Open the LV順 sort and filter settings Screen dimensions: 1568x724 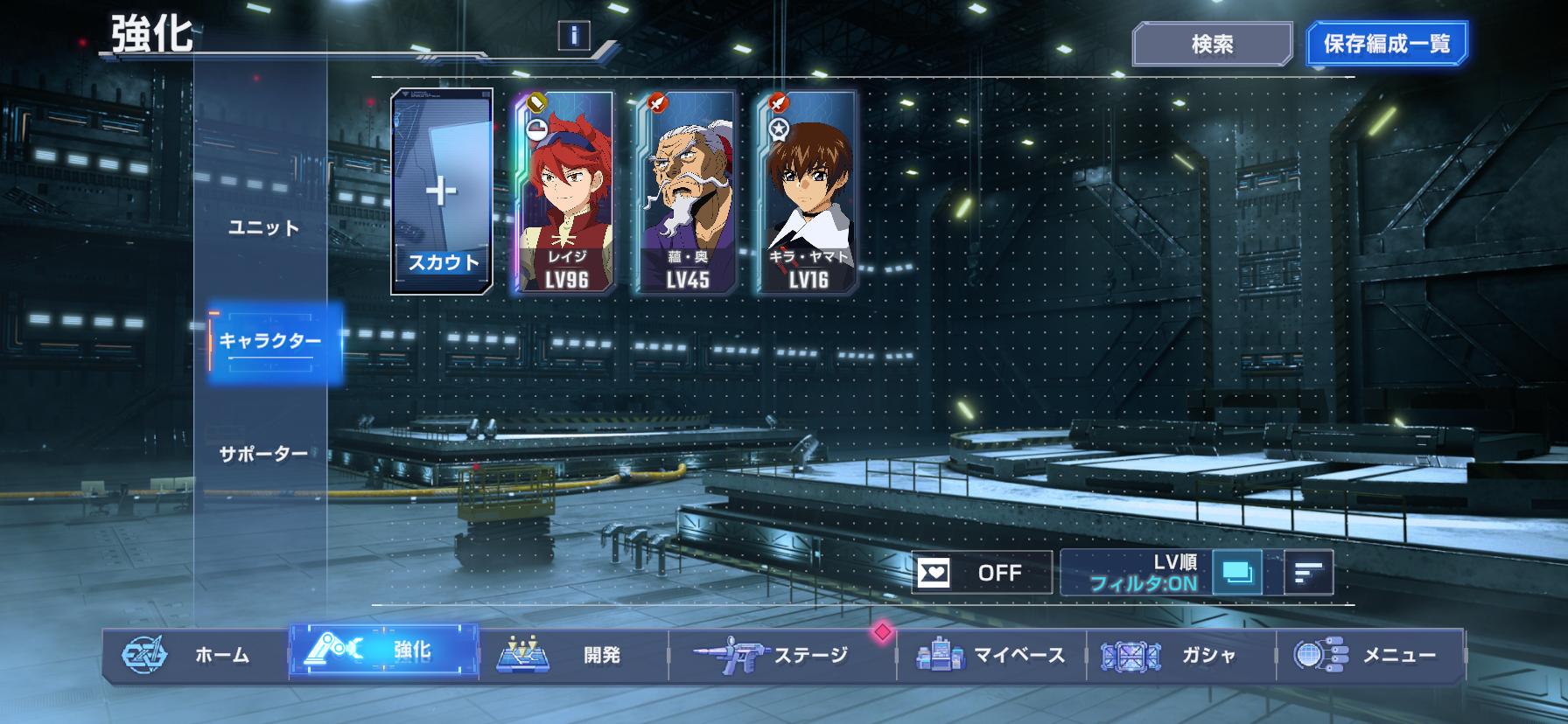(1137, 573)
